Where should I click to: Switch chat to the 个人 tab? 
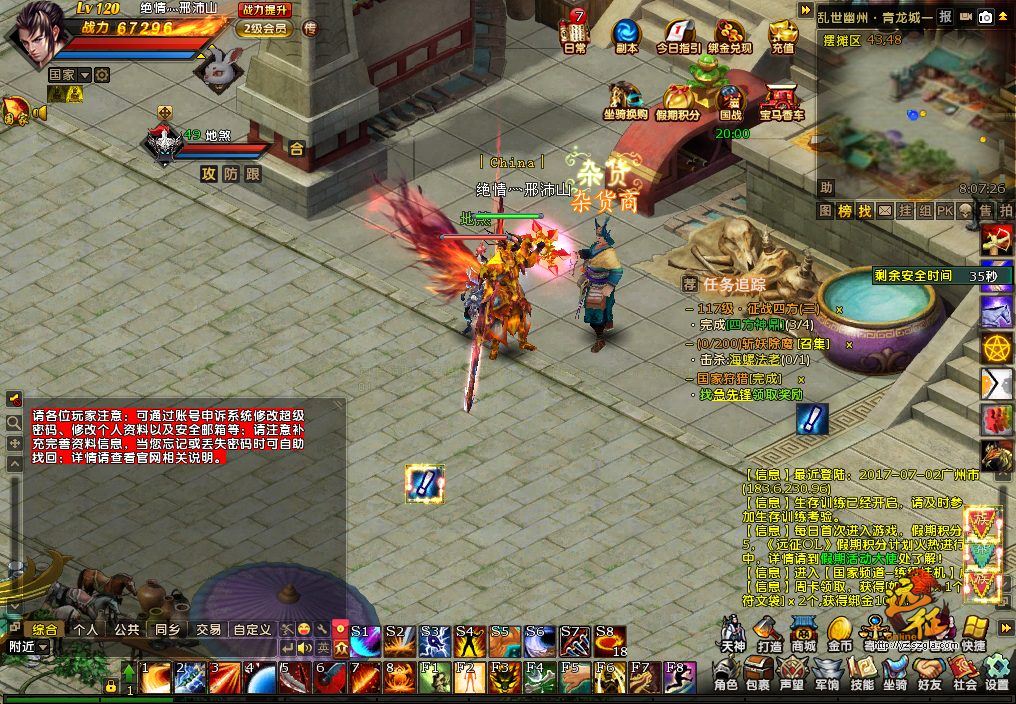tap(85, 629)
